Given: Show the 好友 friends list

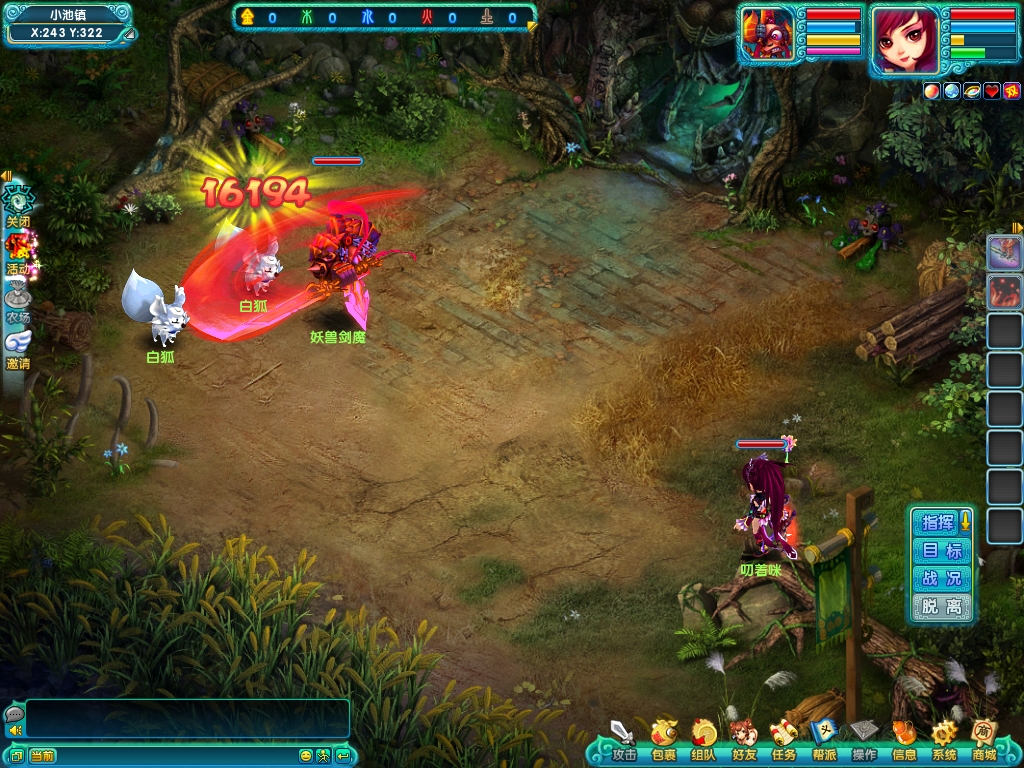Looking at the screenshot, I should 743,738.
